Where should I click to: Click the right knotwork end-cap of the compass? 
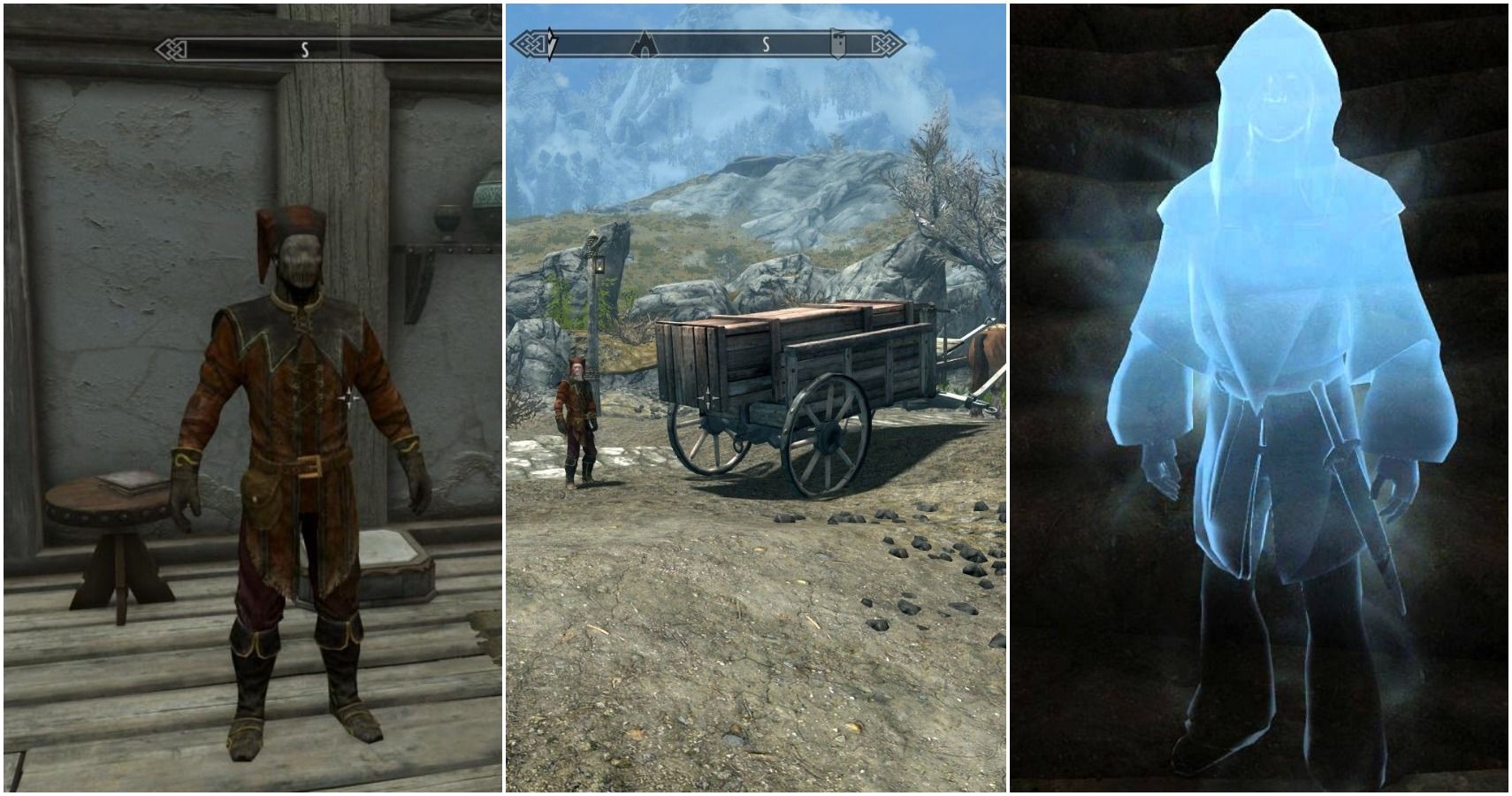[889, 44]
